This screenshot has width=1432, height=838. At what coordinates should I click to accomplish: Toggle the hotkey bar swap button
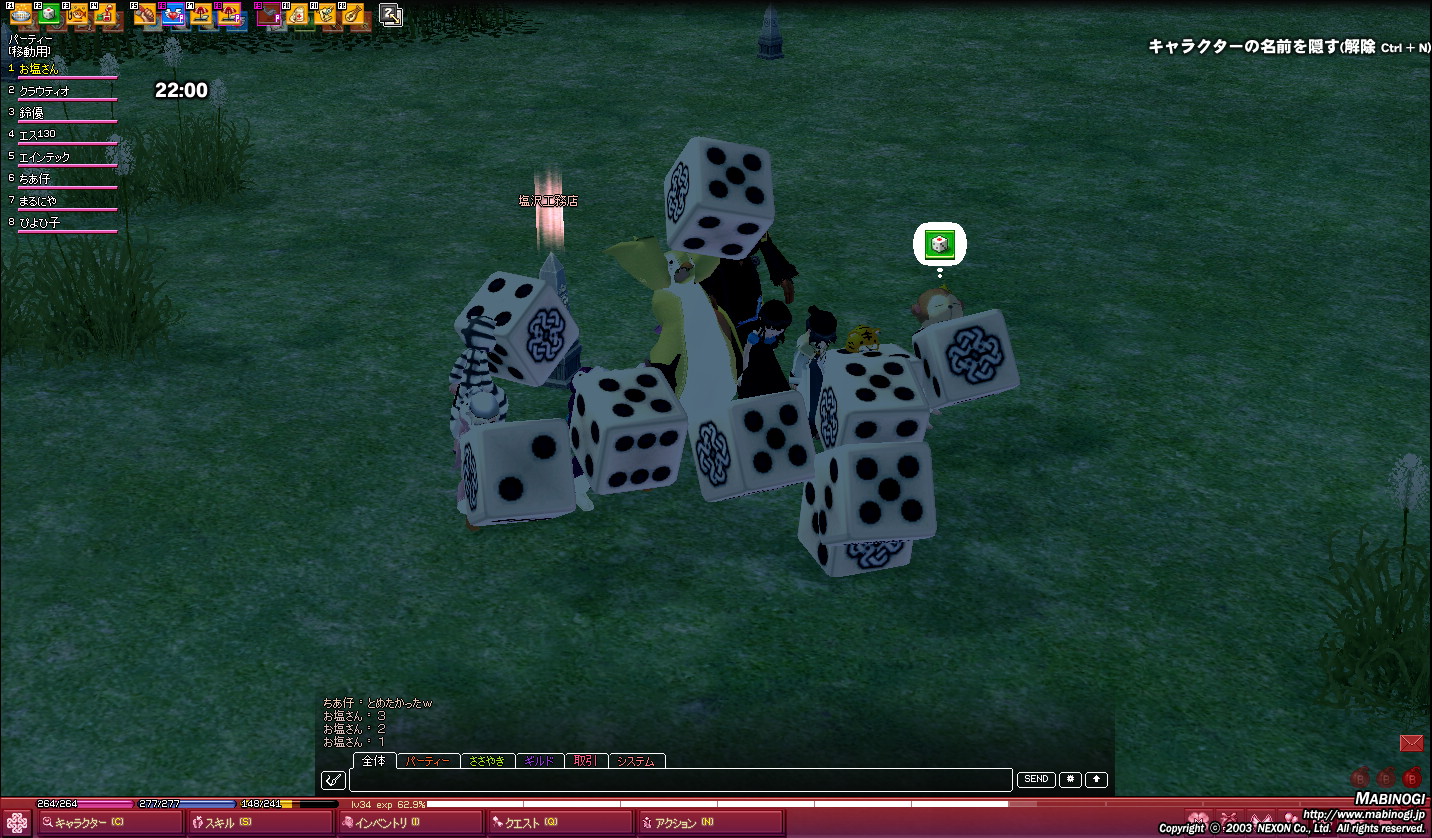tap(391, 15)
